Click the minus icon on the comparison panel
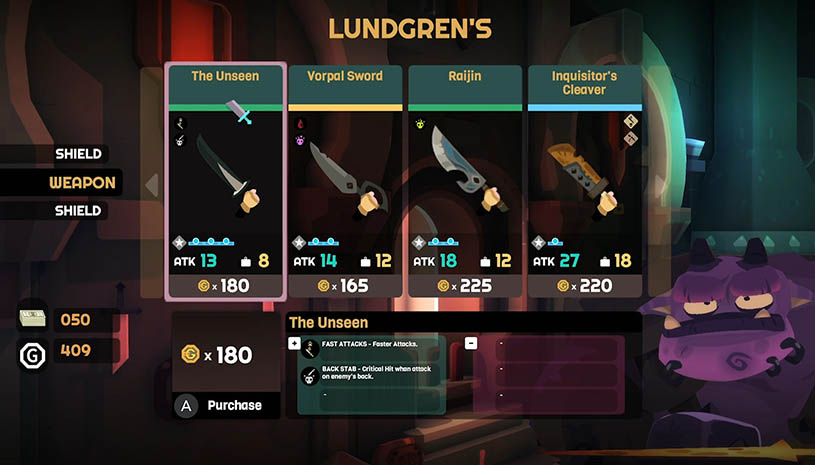The width and height of the screenshot is (815, 465). pyautogui.click(x=470, y=343)
